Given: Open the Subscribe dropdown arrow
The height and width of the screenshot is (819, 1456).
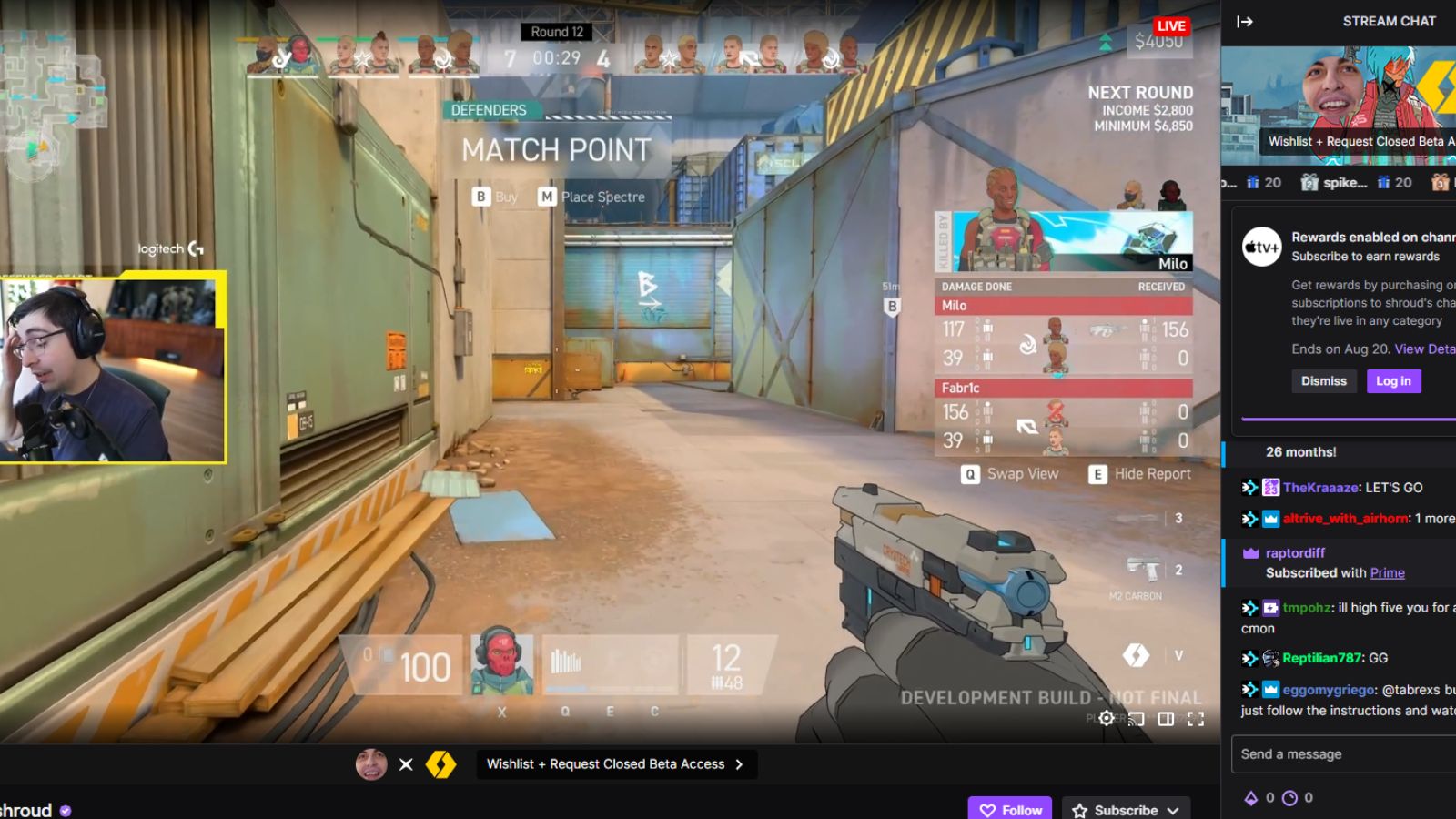Looking at the screenshot, I should tap(1173, 810).
